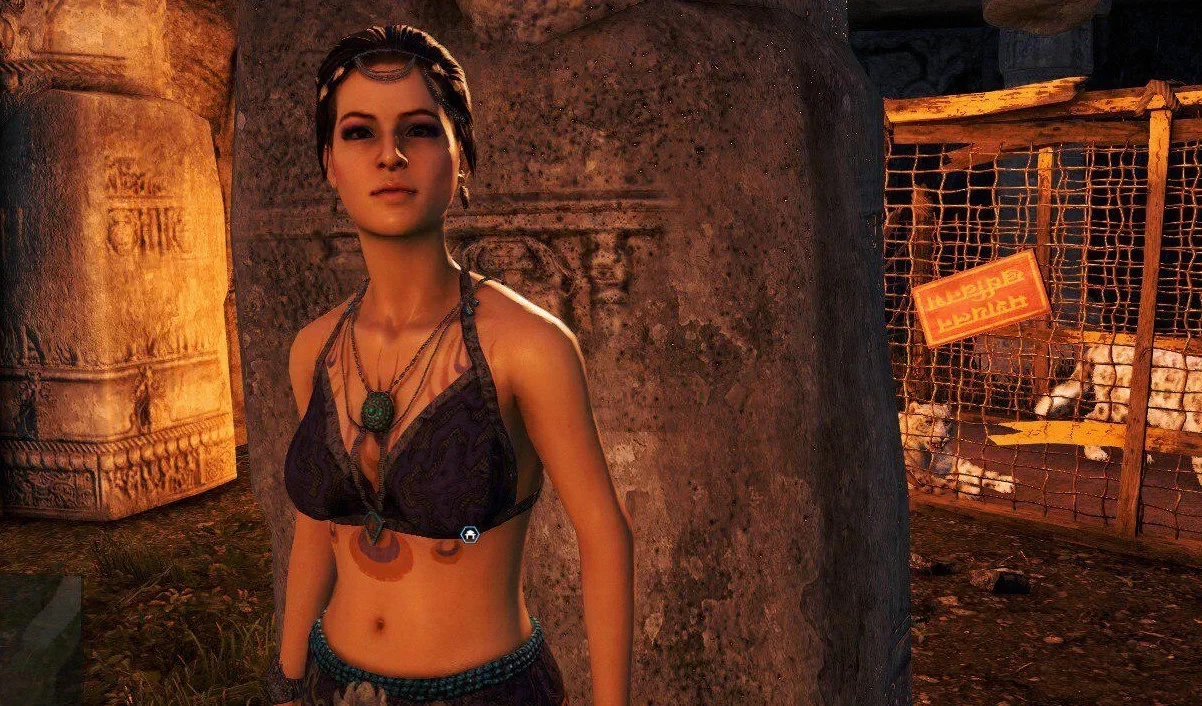Select the hexagonal shrine waypoint marker

click(468, 534)
